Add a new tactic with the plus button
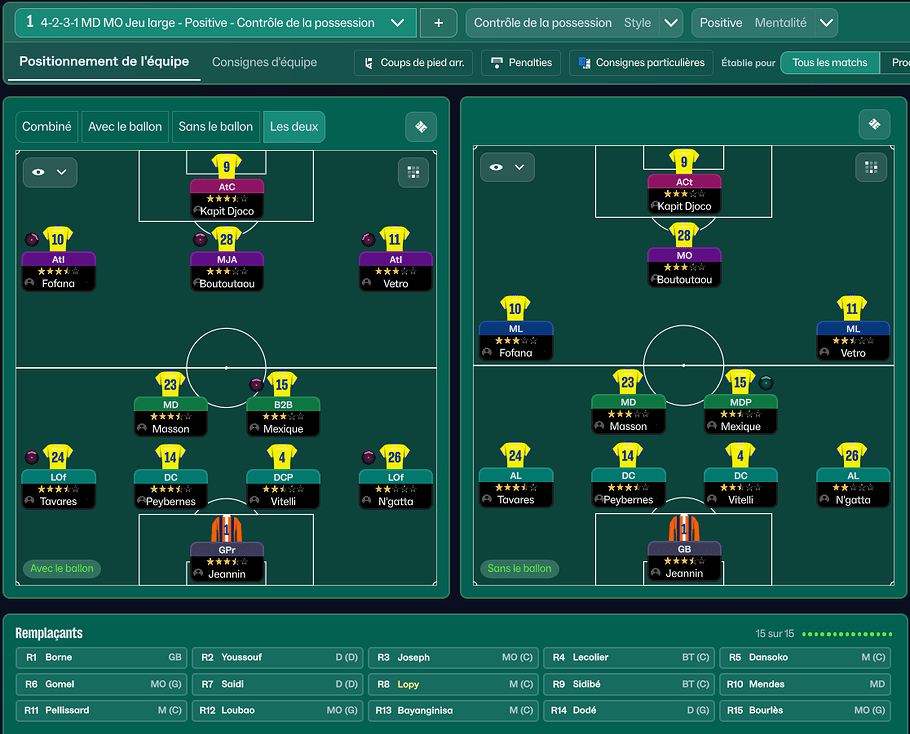This screenshot has width=910, height=734. pyautogui.click(x=438, y=22)
